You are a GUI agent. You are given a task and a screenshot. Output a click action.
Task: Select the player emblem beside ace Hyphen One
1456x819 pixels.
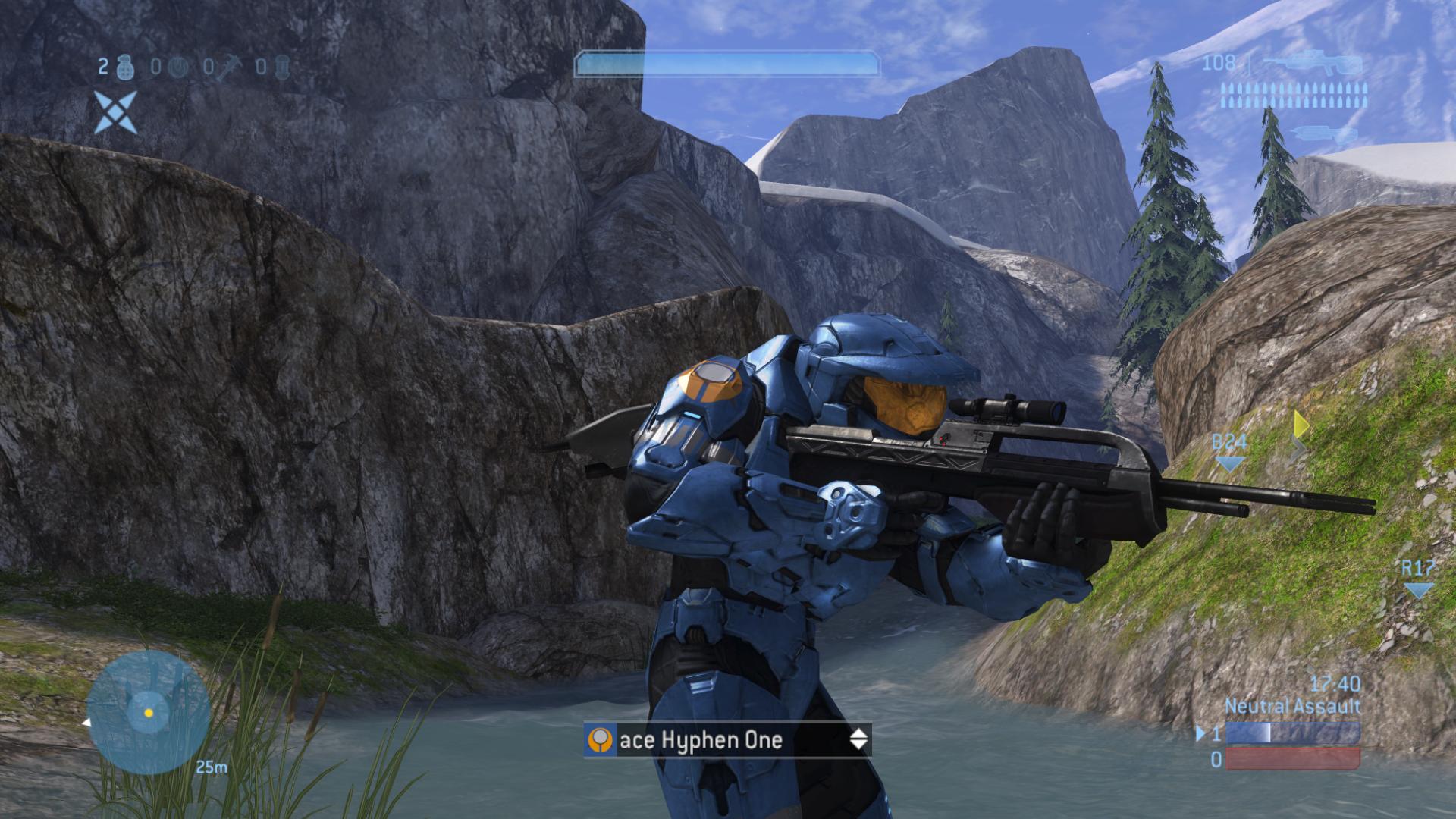600,740
